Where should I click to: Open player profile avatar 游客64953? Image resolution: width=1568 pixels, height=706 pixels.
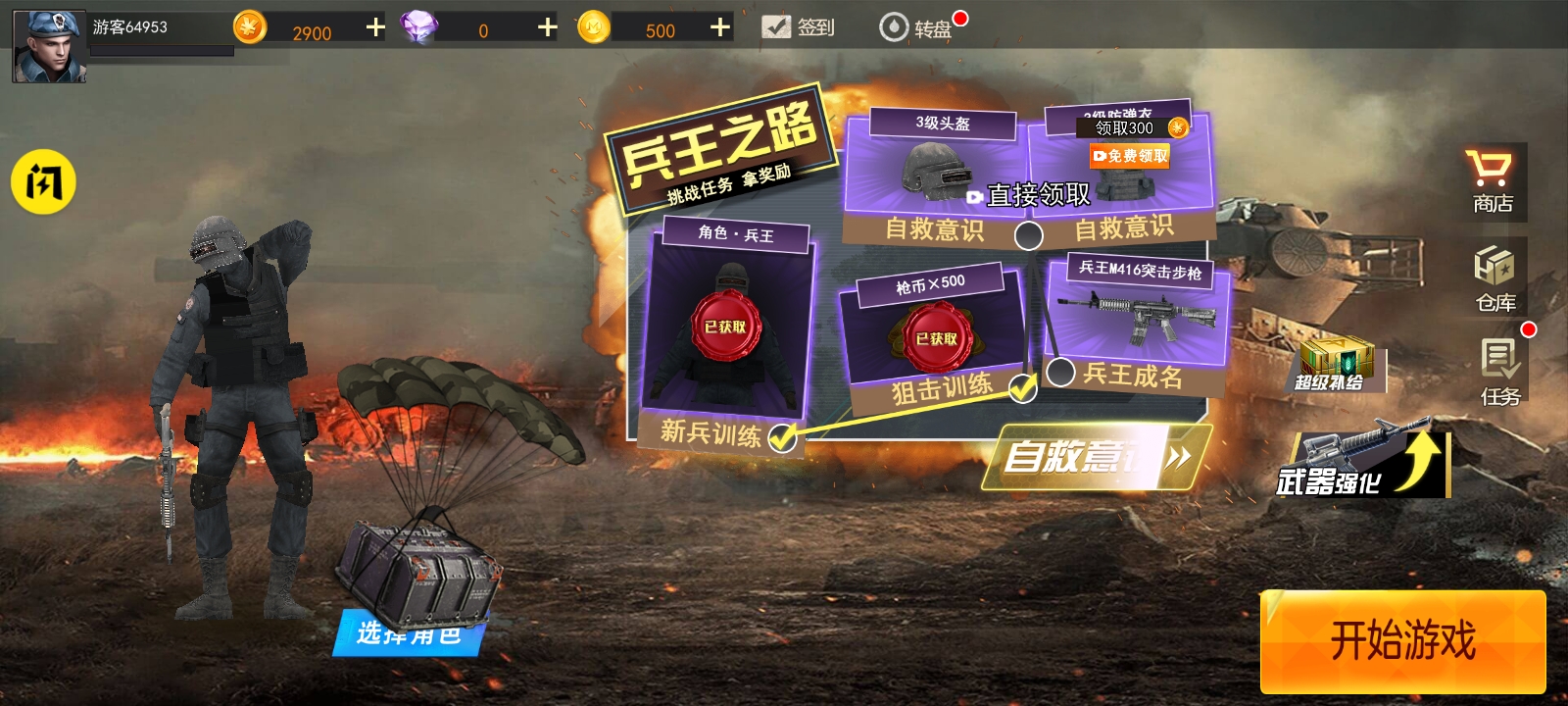(49, 45)
